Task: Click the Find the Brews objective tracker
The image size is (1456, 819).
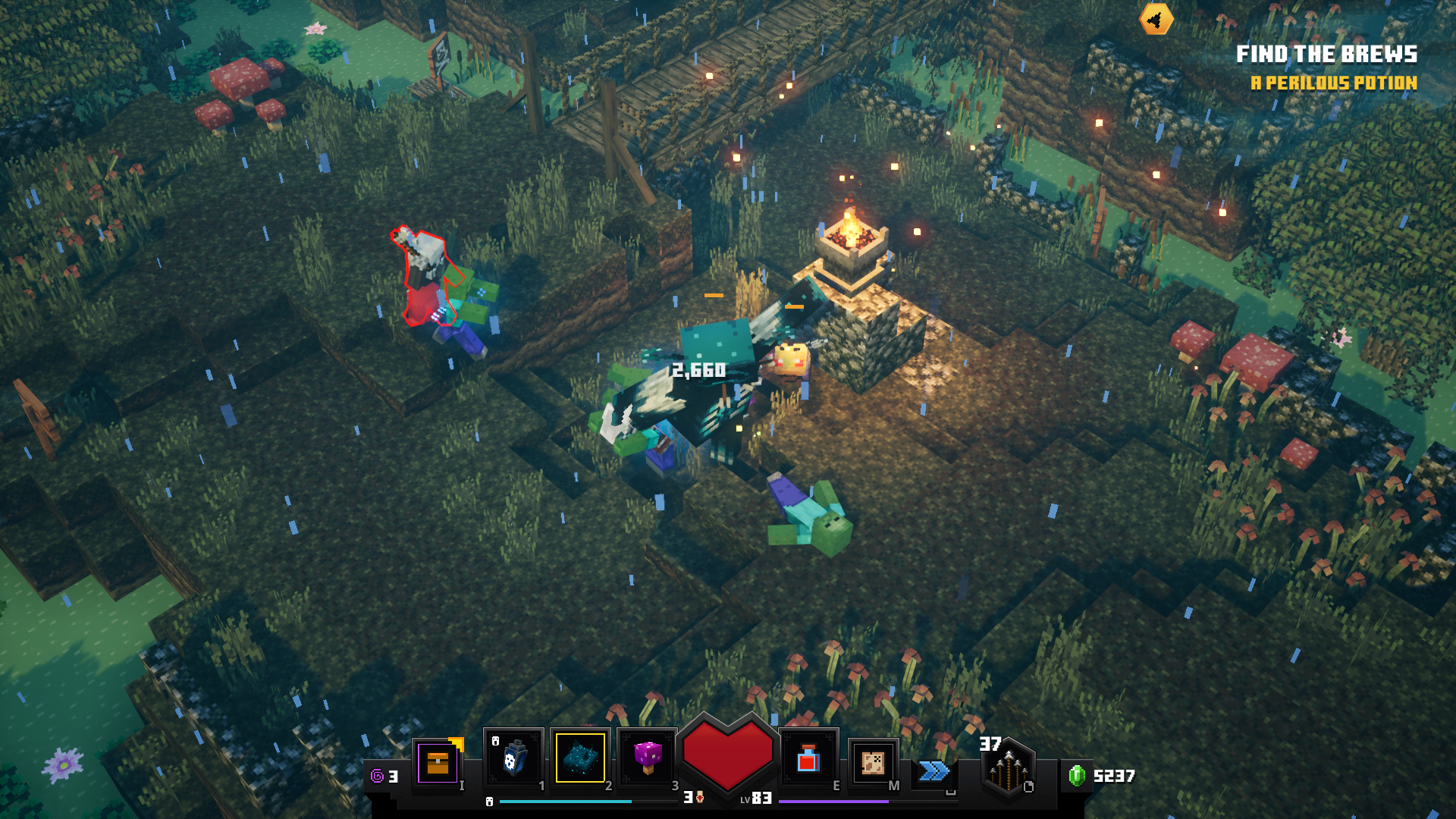Action: tap(1326, 55)
